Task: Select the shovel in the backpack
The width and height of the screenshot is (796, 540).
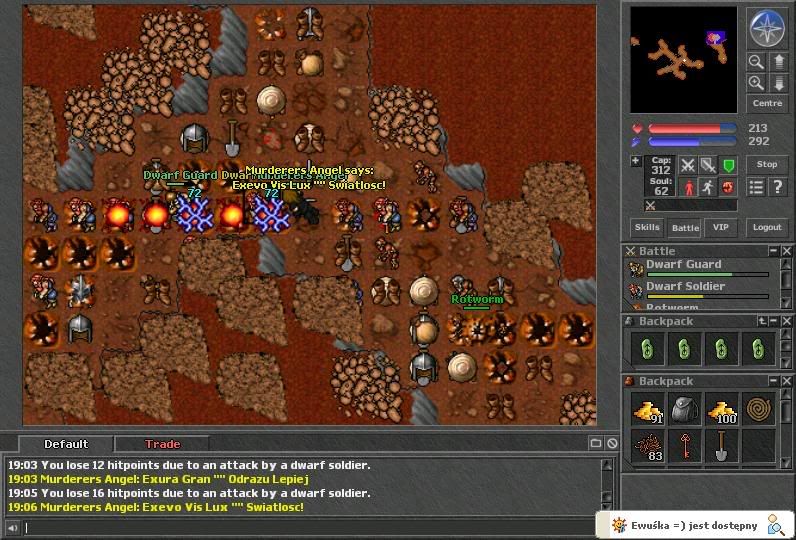Action: 721,447
